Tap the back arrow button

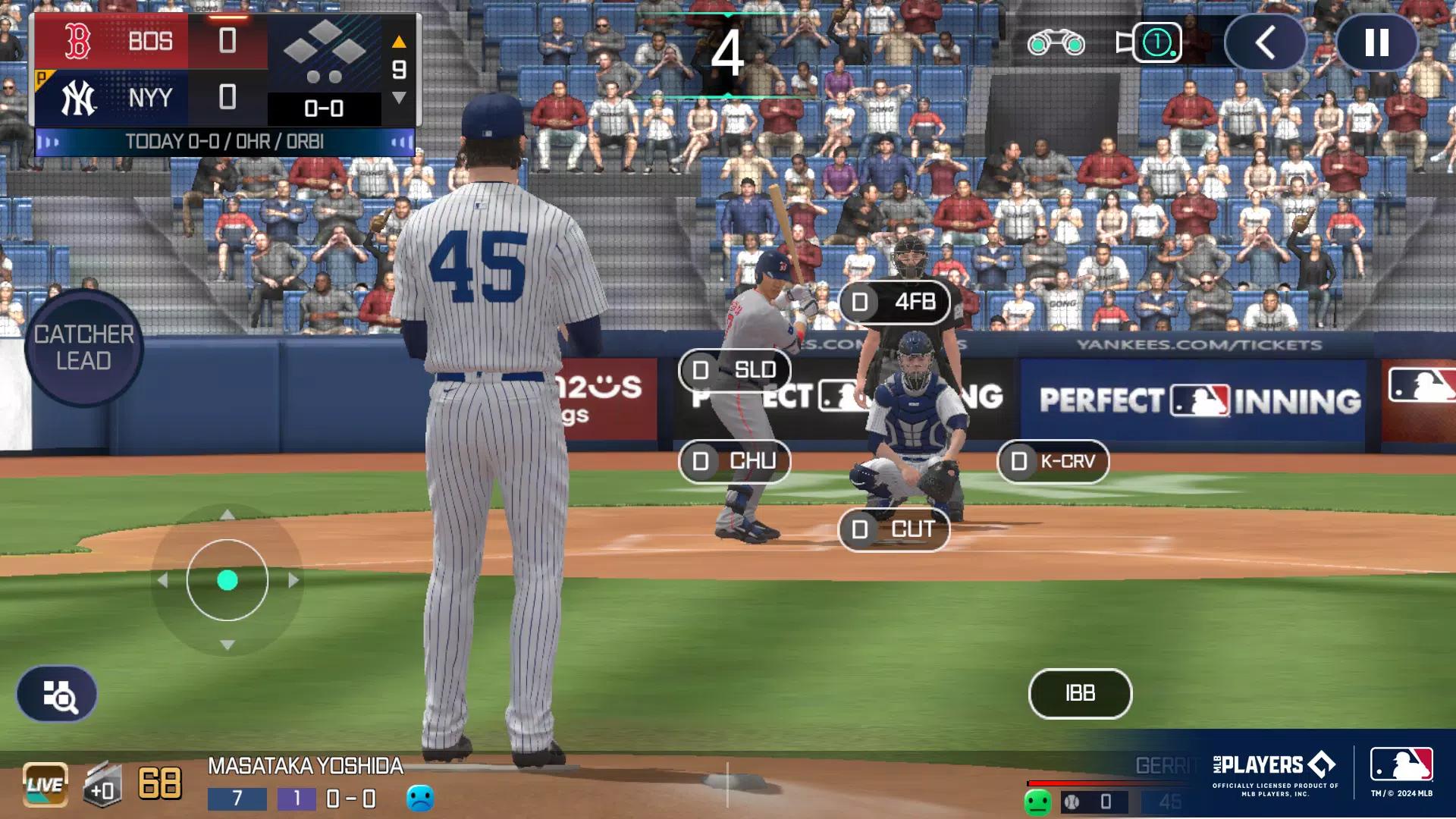click(x=1265, y=43)
